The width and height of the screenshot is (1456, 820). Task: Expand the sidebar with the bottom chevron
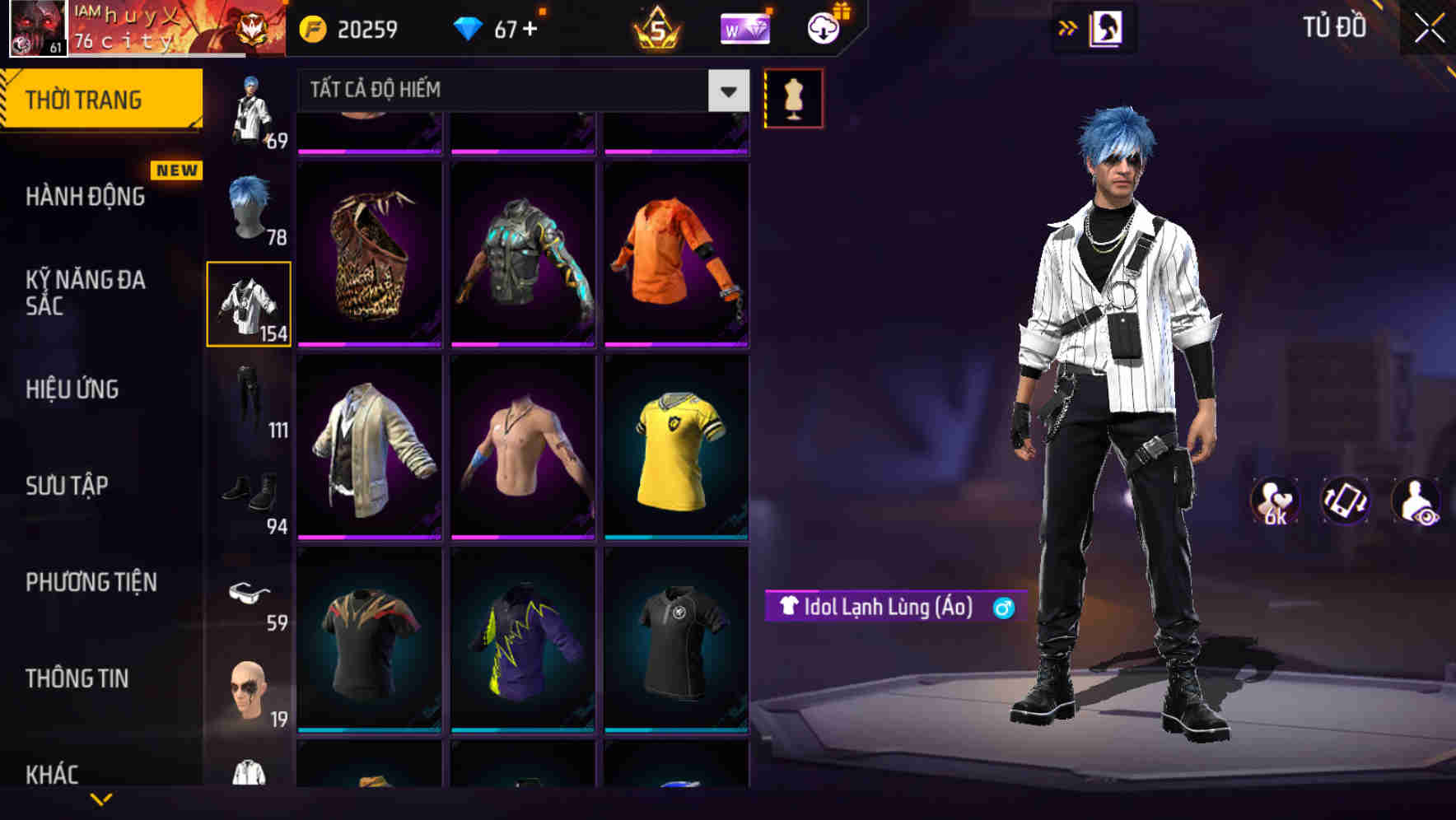[x=103, y=801]
